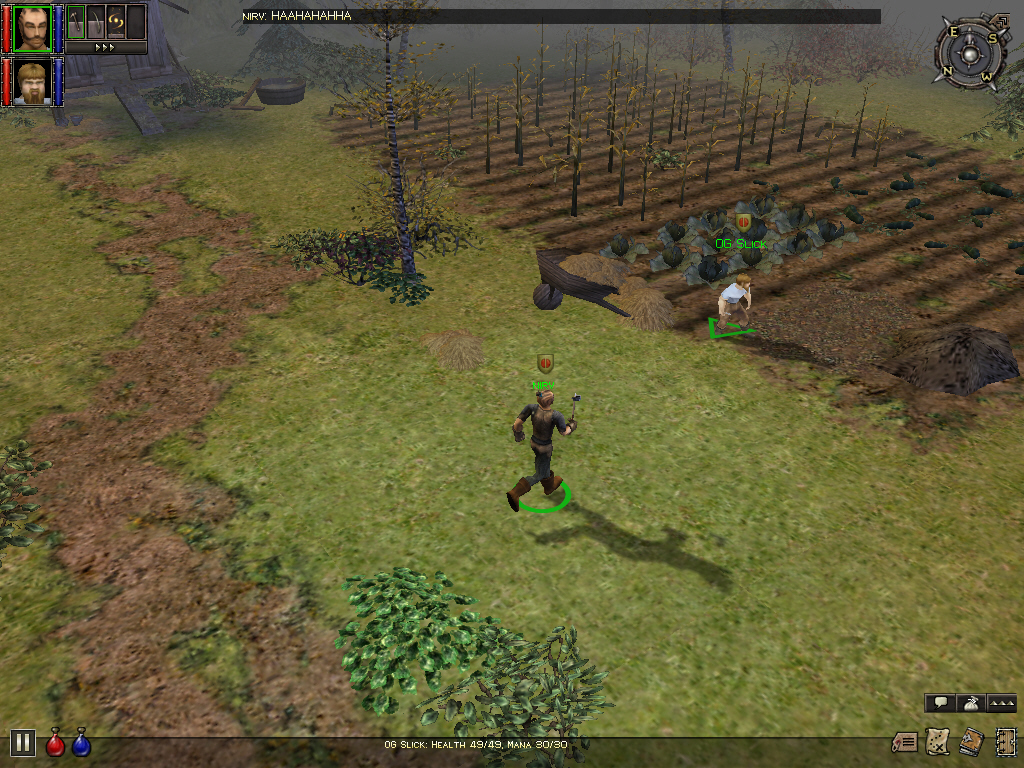Equip the hammer melee weapon slot

click(76, 21)
